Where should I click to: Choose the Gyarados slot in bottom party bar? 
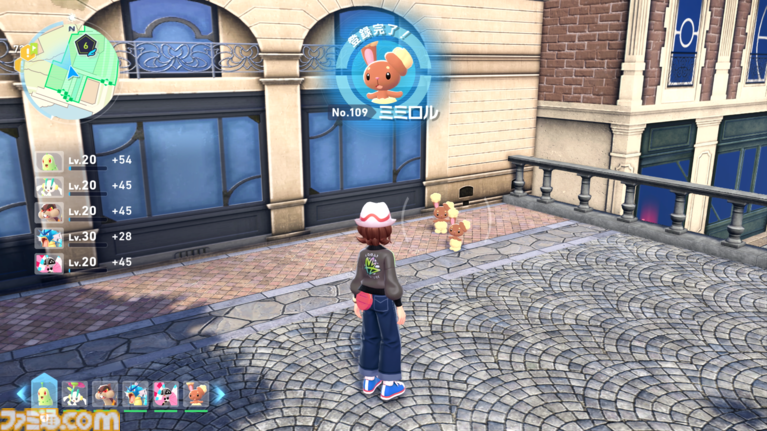click(x=135, y=394)
